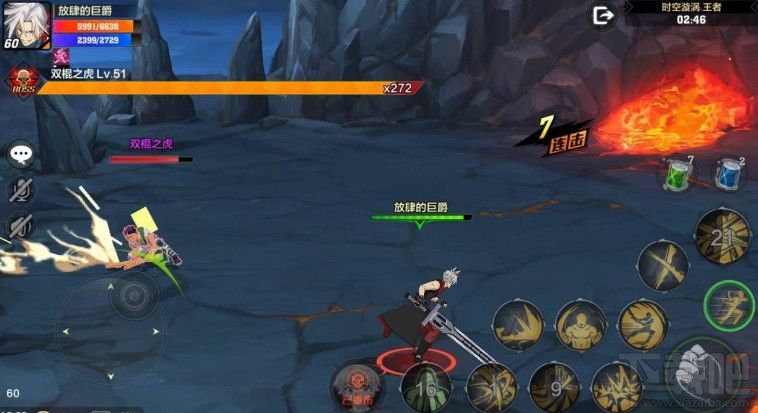Select the skill on 9 cooldown

553,387
